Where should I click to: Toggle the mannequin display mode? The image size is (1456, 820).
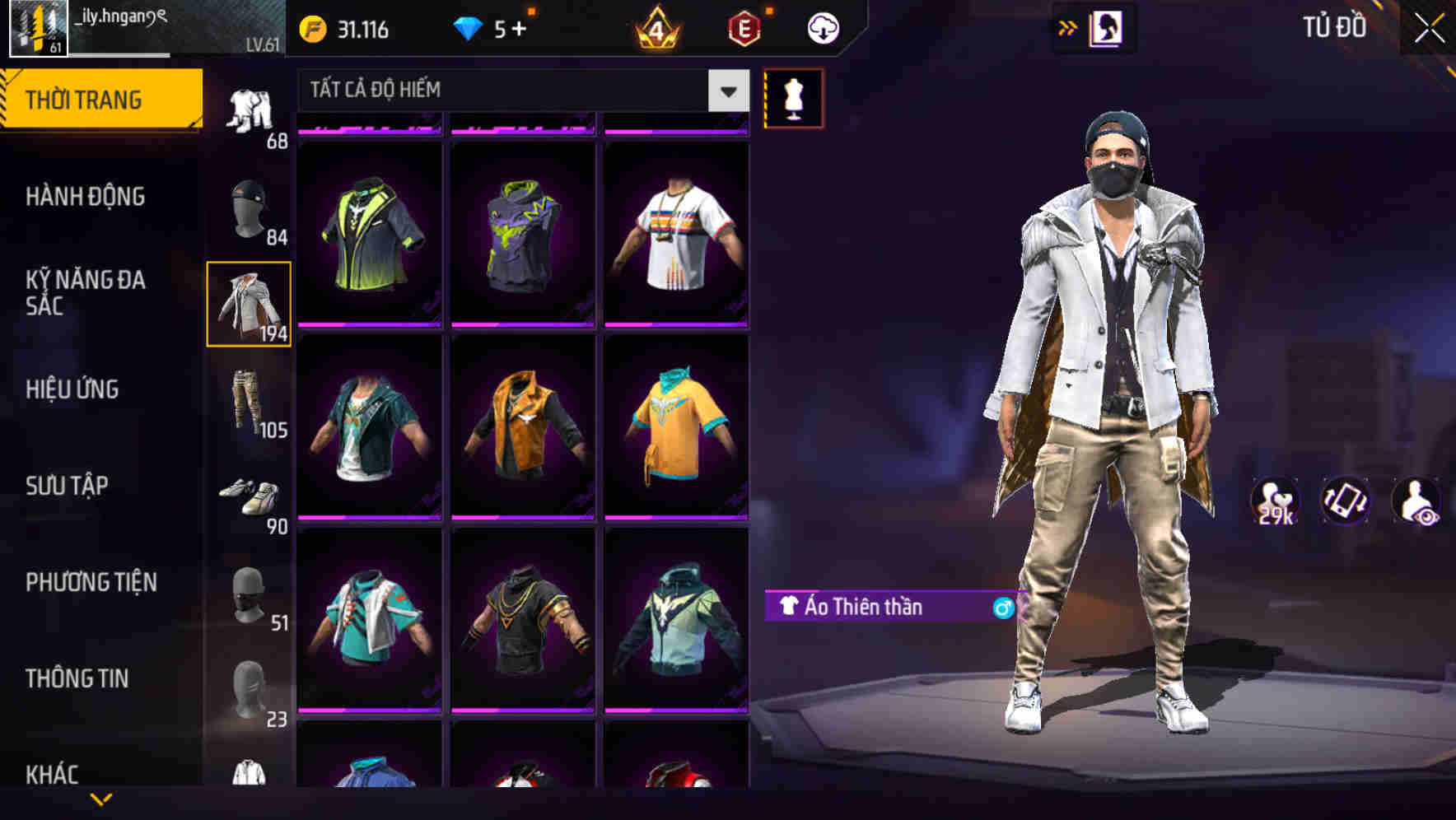pos(793,97)
